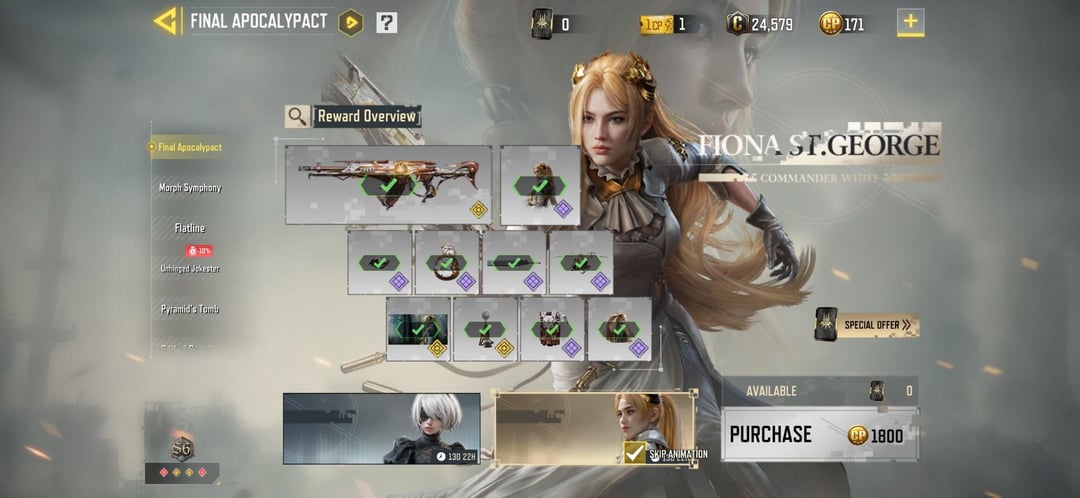This screenshot has width=1080, height=498.
Task: Inspect the character skin reward next to rifle
Action: click(540, 184)
